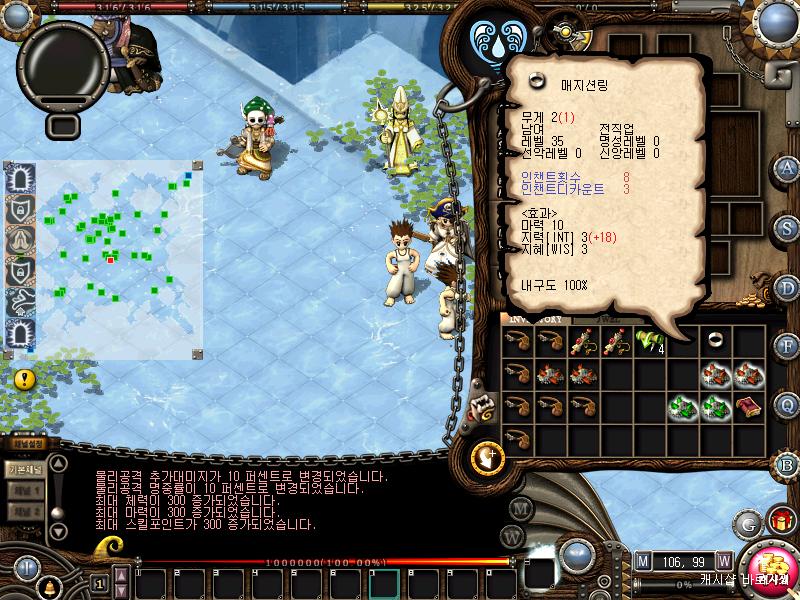Click the round Q side button
Screen dimensions: 800x600
(x=787, y=405)
